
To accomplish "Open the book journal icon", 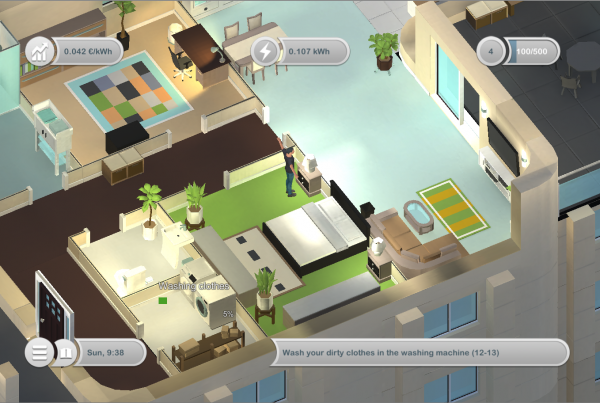I will tap(67, 352).
